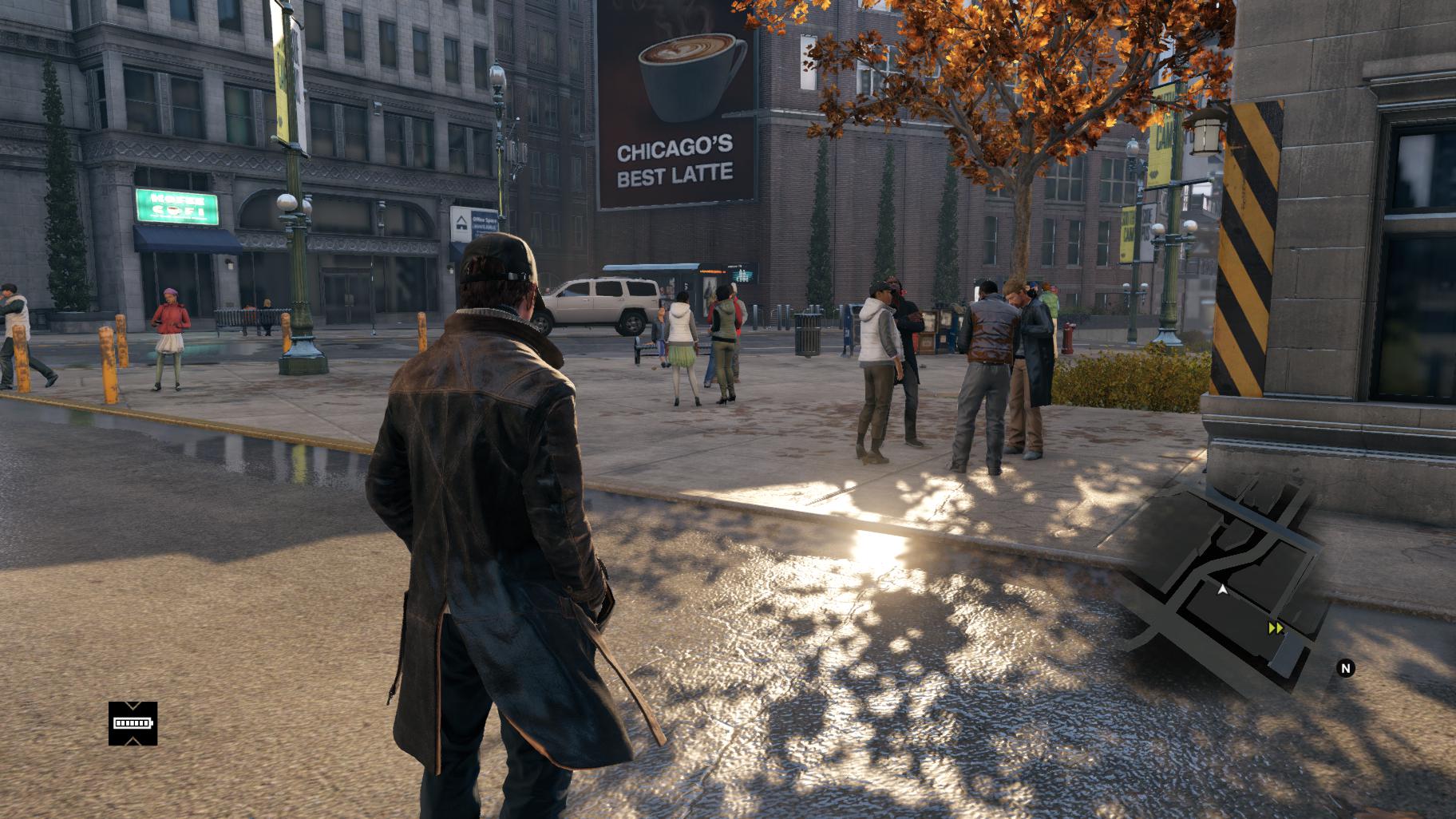This screenshot has width=1456, height=819.
Task: Click the north compass indicator
Action: pyautogui.click(x=1346, y=668)
